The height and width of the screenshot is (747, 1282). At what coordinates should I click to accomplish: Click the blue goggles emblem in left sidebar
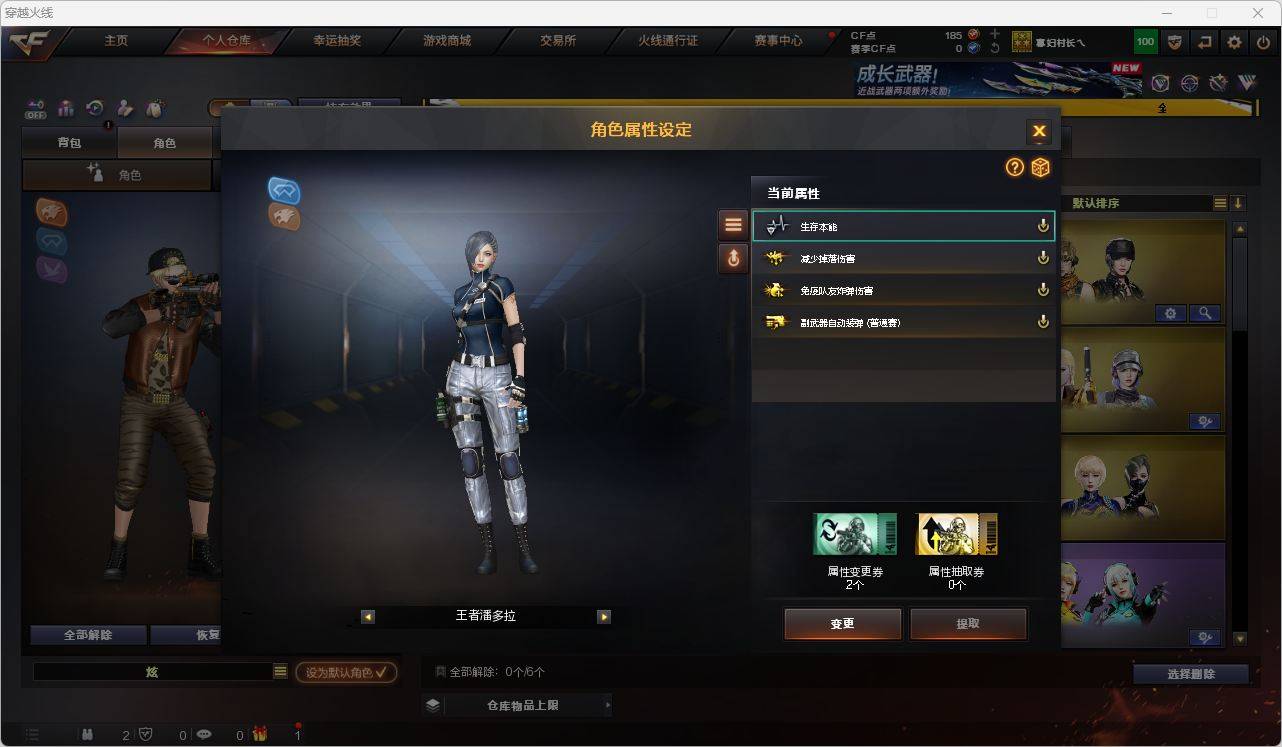point(50,242)
